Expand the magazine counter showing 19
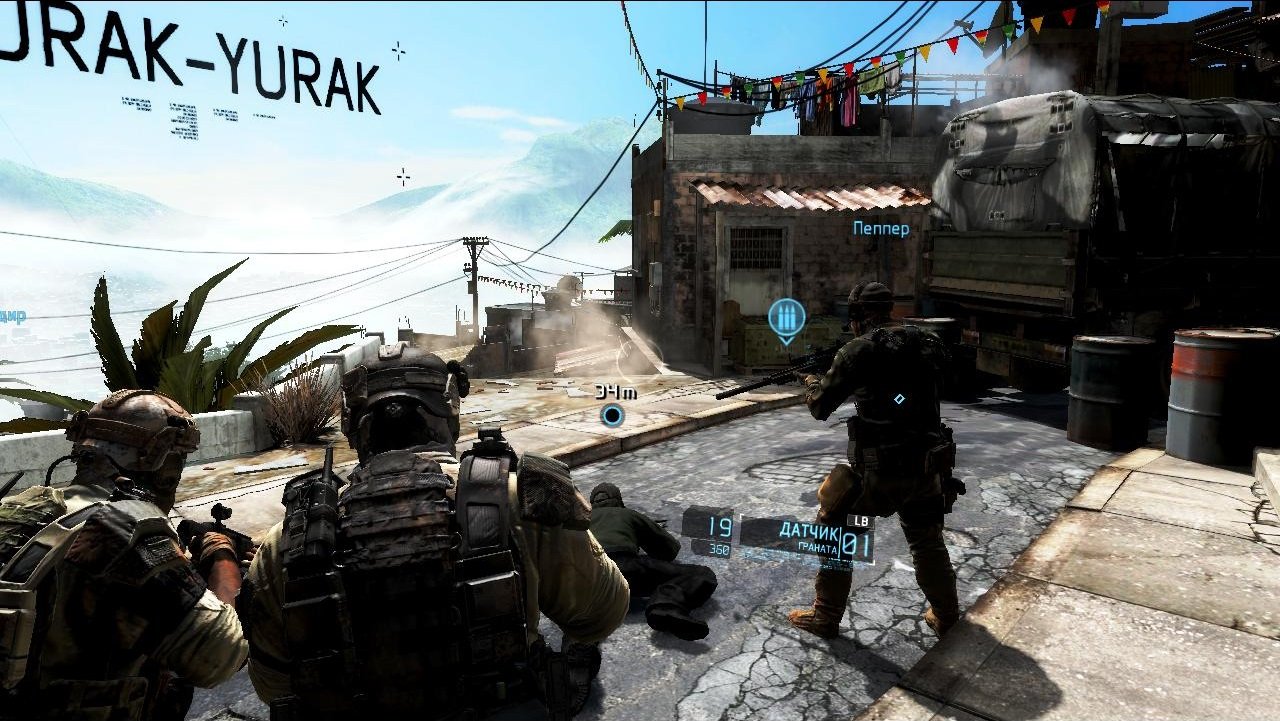The width and height of the screenshot is (1280, 721). 719,527
